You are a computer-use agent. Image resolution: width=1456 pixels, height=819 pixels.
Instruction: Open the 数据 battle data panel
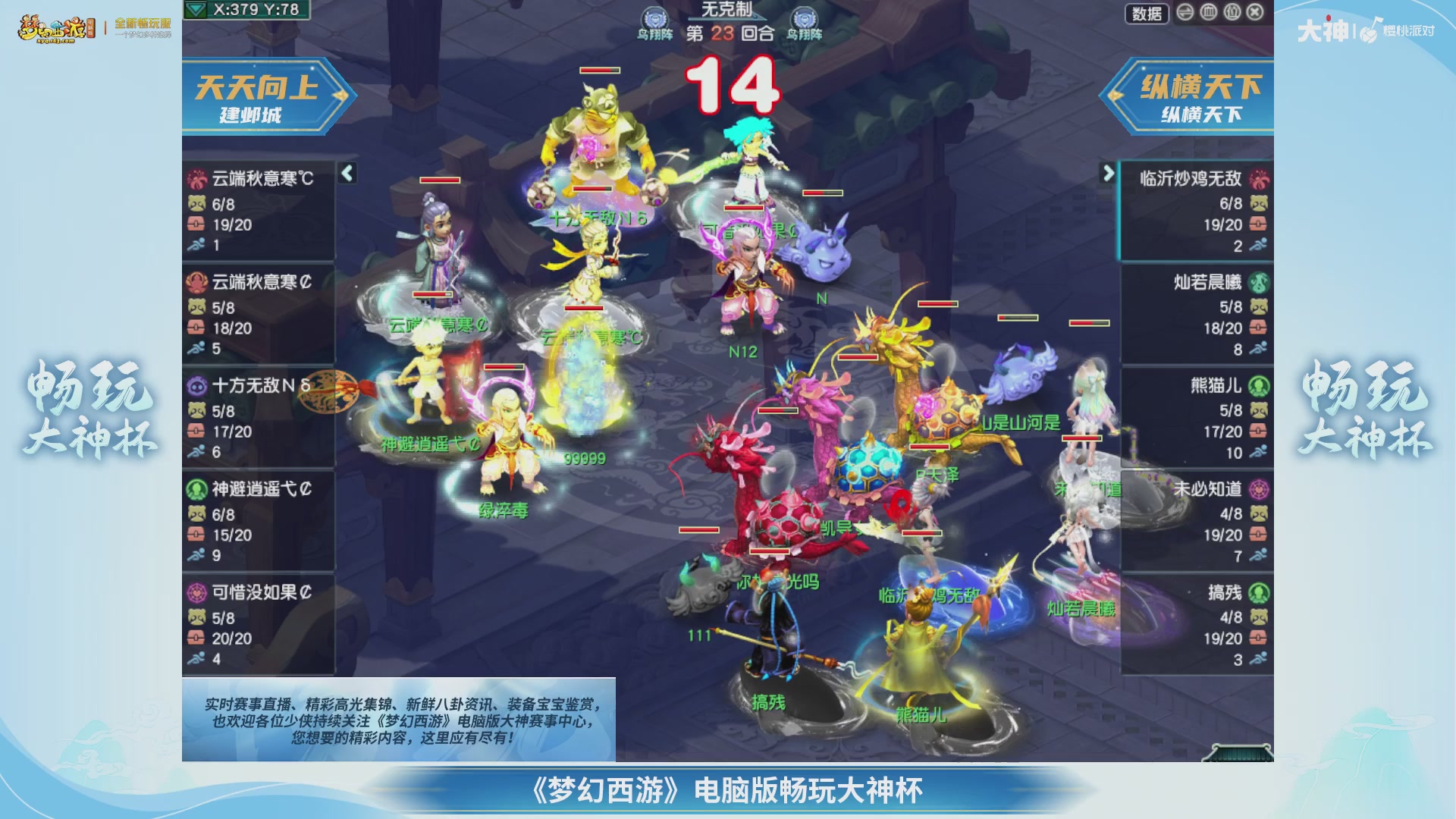pyautogui.click(x=1147, y=13)
